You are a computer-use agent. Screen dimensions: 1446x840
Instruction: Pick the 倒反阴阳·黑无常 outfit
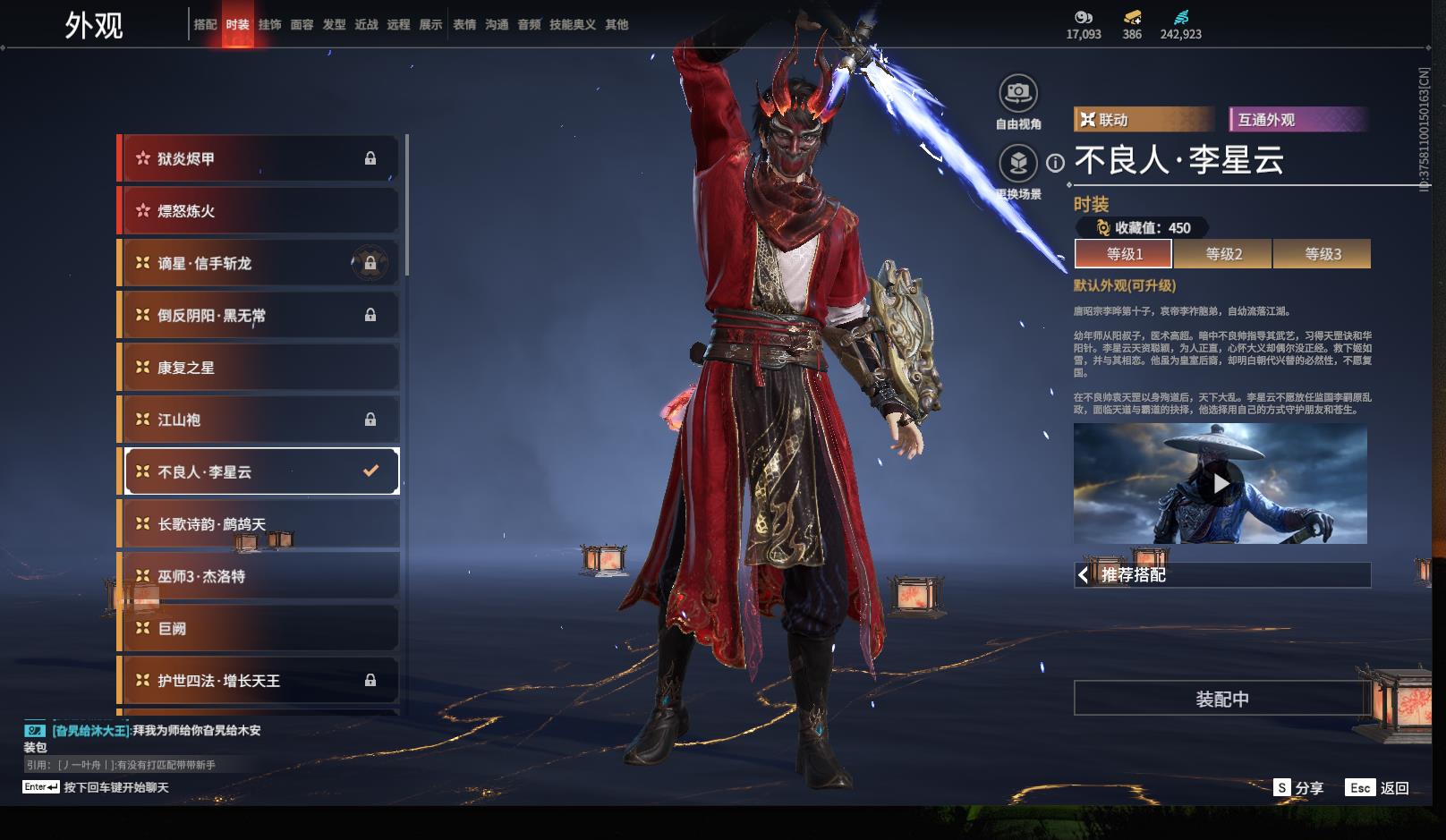click(259, 315)
